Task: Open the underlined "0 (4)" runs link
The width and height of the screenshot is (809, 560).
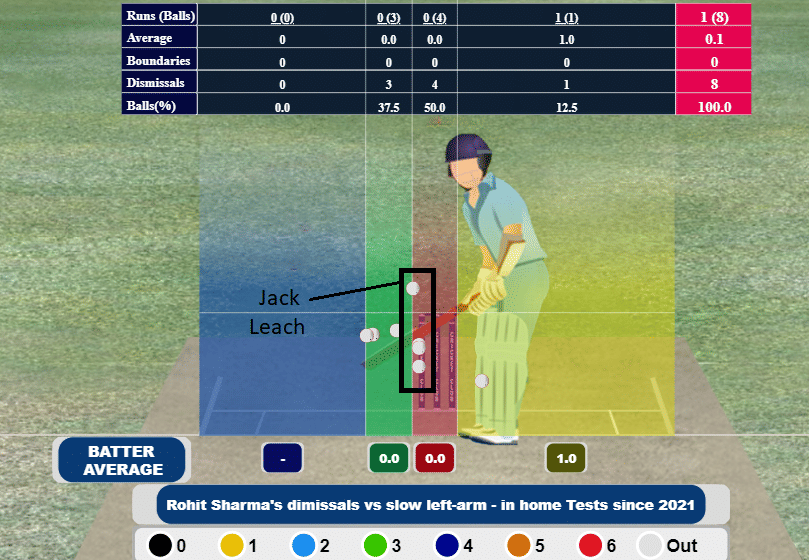Action: [x=434, y=17]
